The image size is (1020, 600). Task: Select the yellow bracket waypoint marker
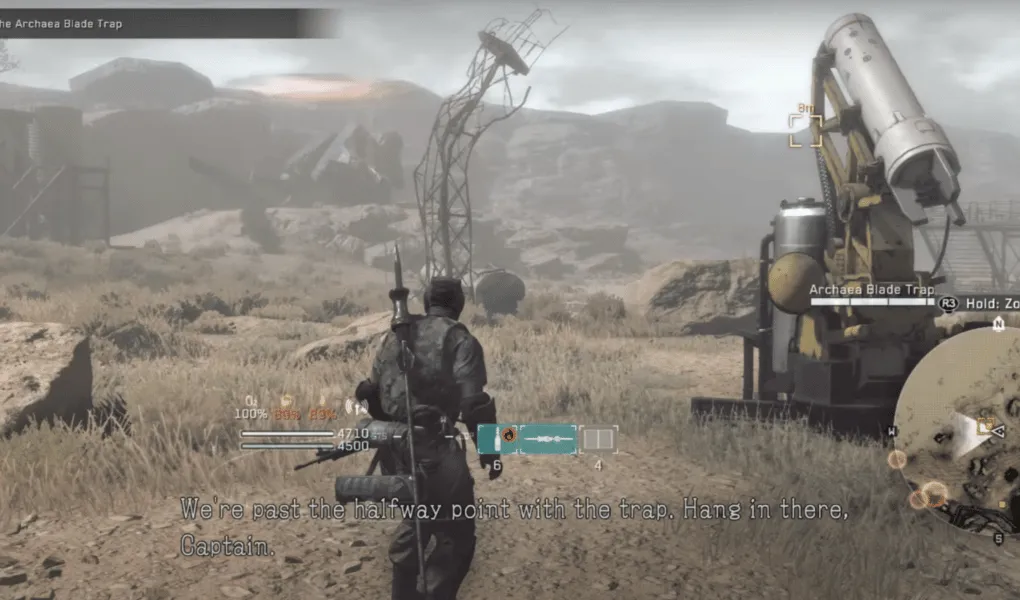[805, 130]
